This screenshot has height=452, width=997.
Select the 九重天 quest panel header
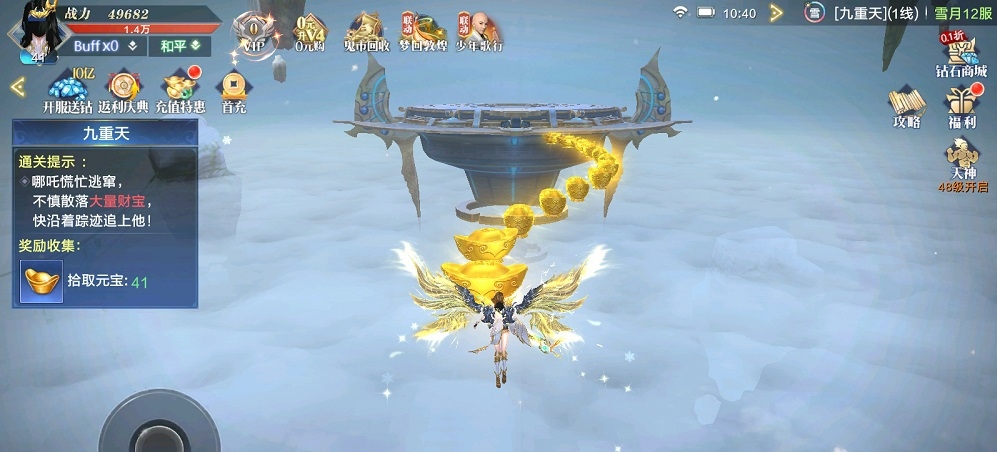pyautogui.click(x=105, y=132)
